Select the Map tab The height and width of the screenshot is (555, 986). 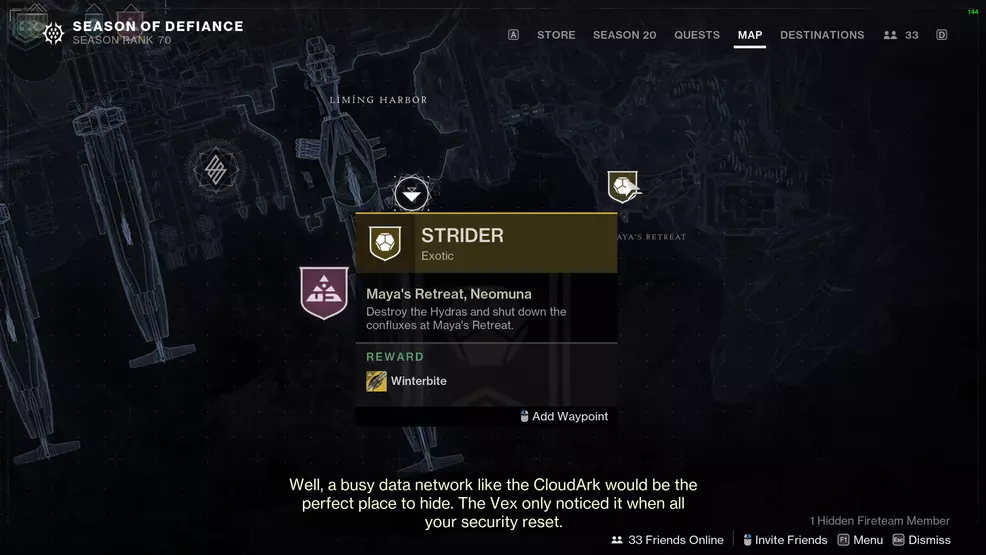(x=750, y=35)
